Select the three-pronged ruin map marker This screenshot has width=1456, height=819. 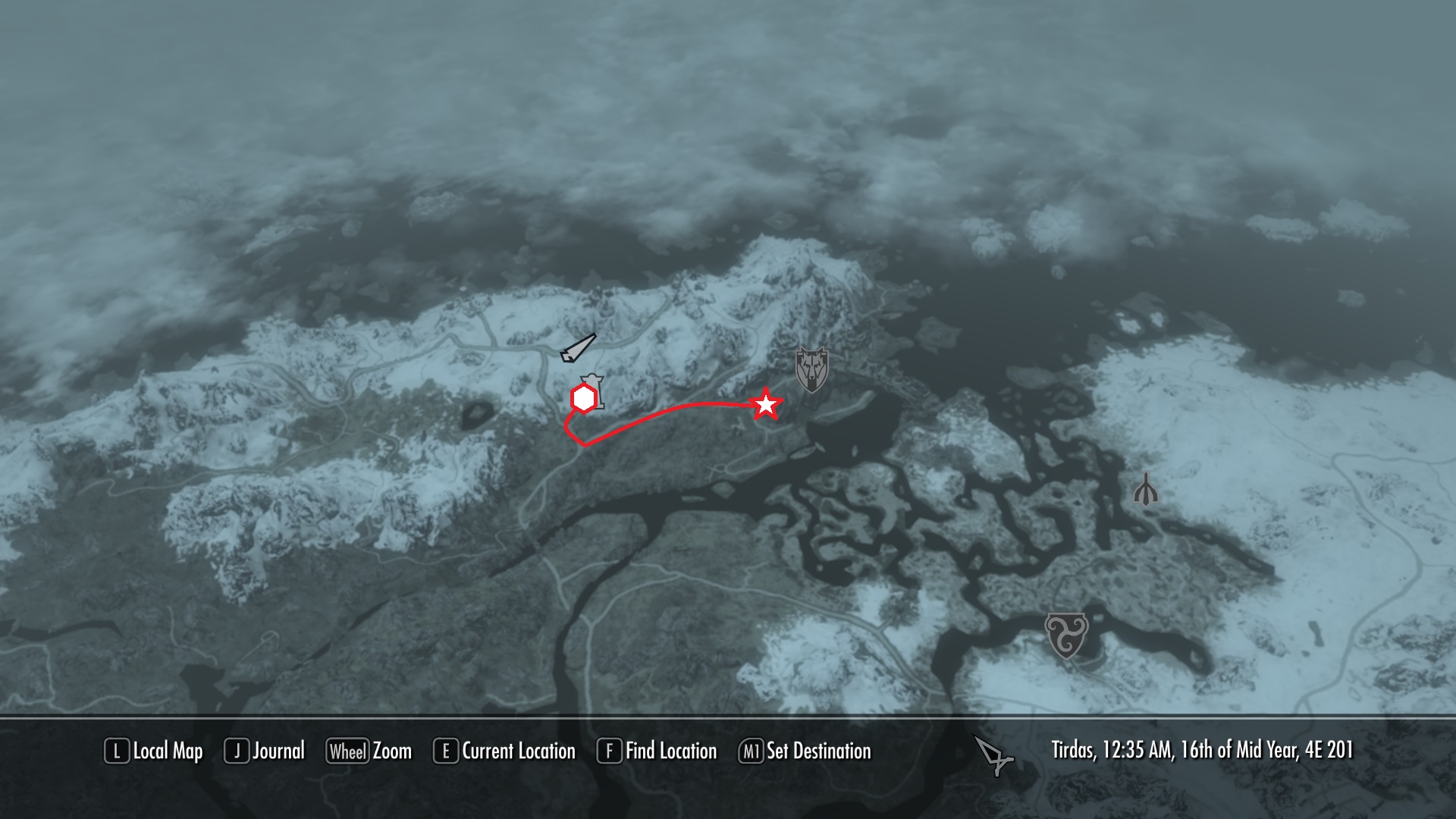click(x=1146, y=489)
